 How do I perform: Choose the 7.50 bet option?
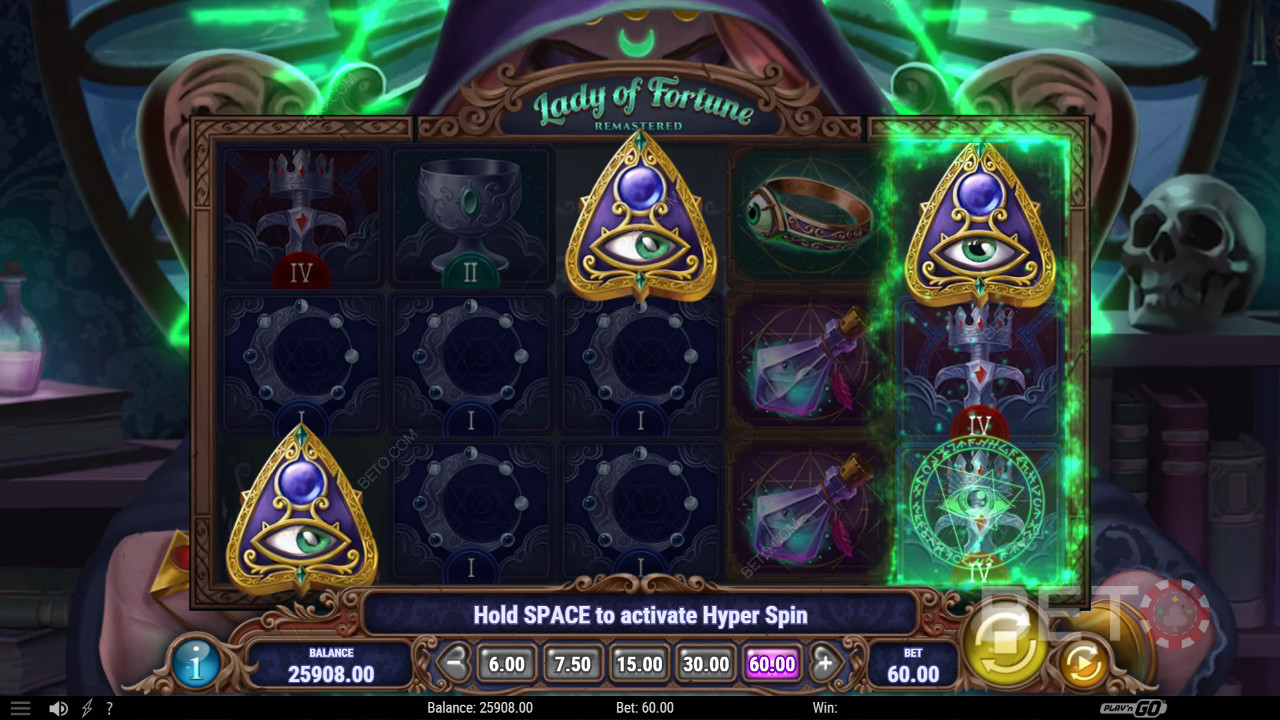[x=573, y=664]
